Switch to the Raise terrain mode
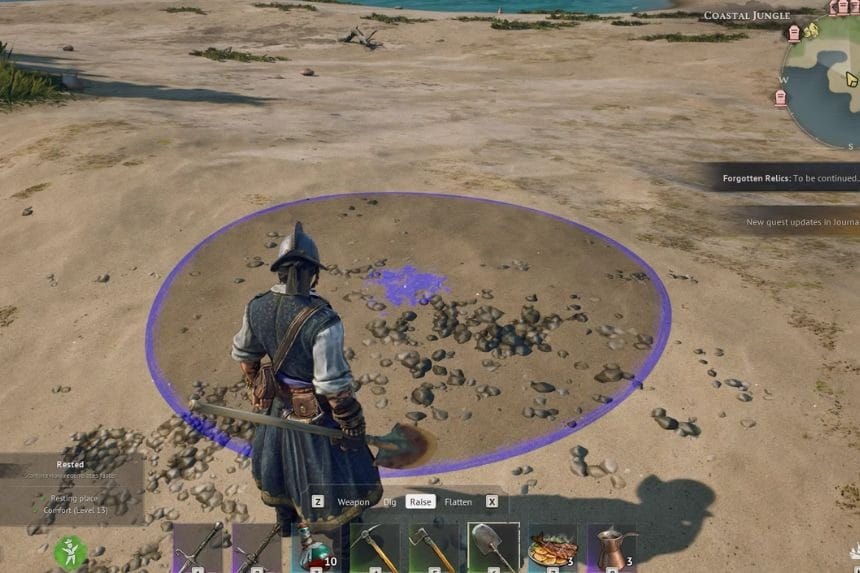Screen dimensions: 860x573 (x=421, y=502)
